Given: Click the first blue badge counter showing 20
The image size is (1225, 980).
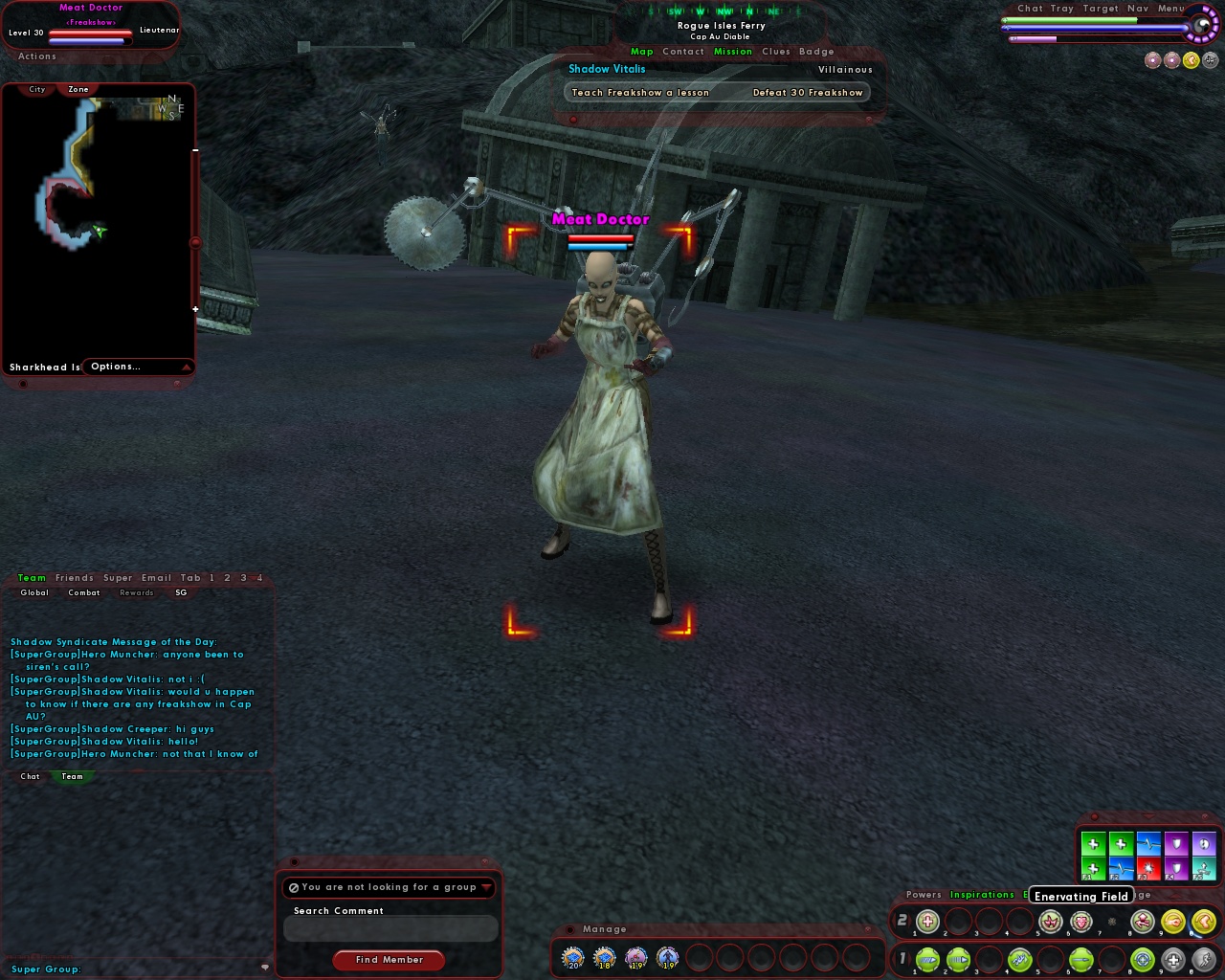Looking at the screenshot, I should [572, 958].
